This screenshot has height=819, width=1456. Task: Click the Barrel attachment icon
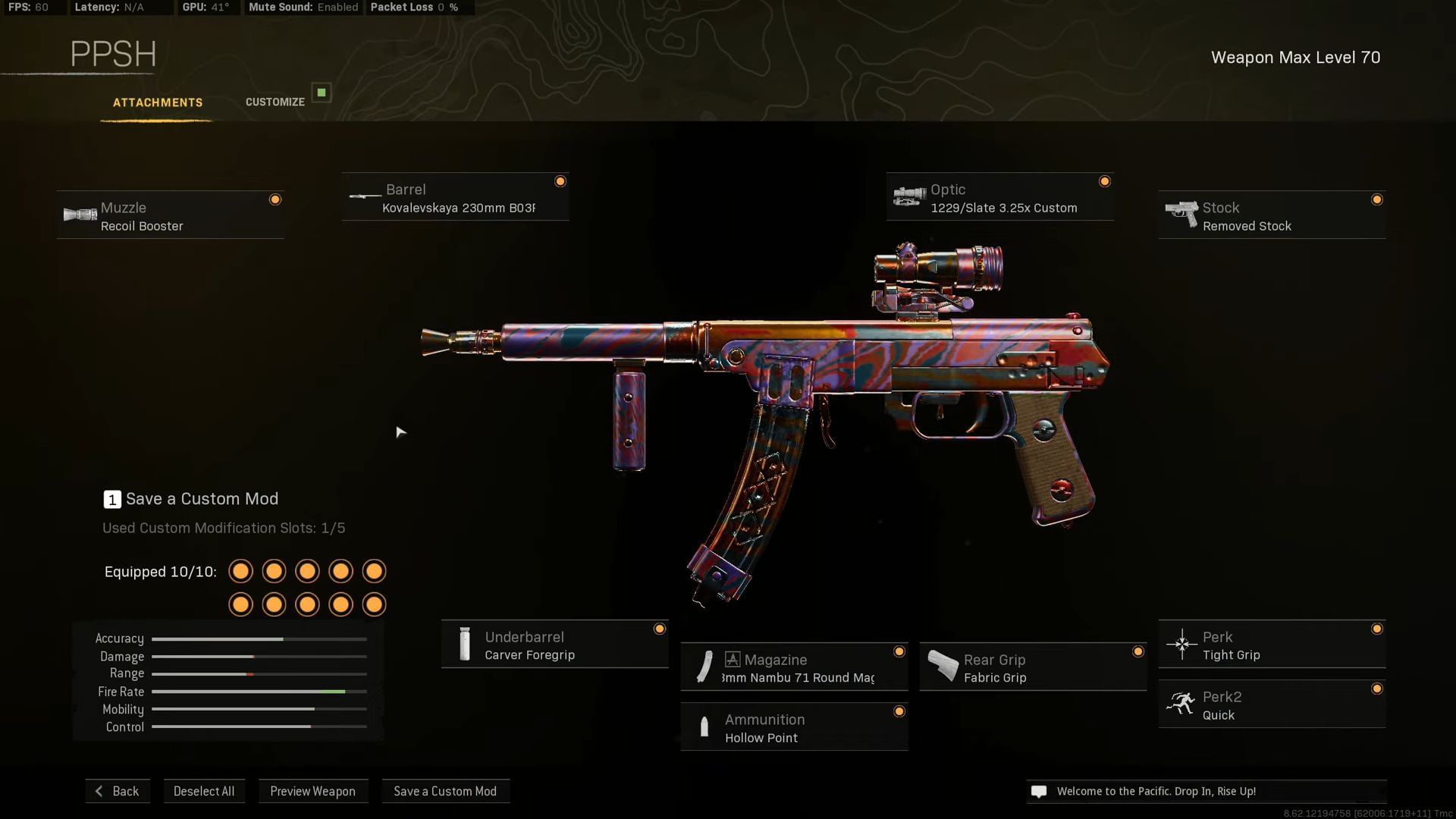coord(362,196)
